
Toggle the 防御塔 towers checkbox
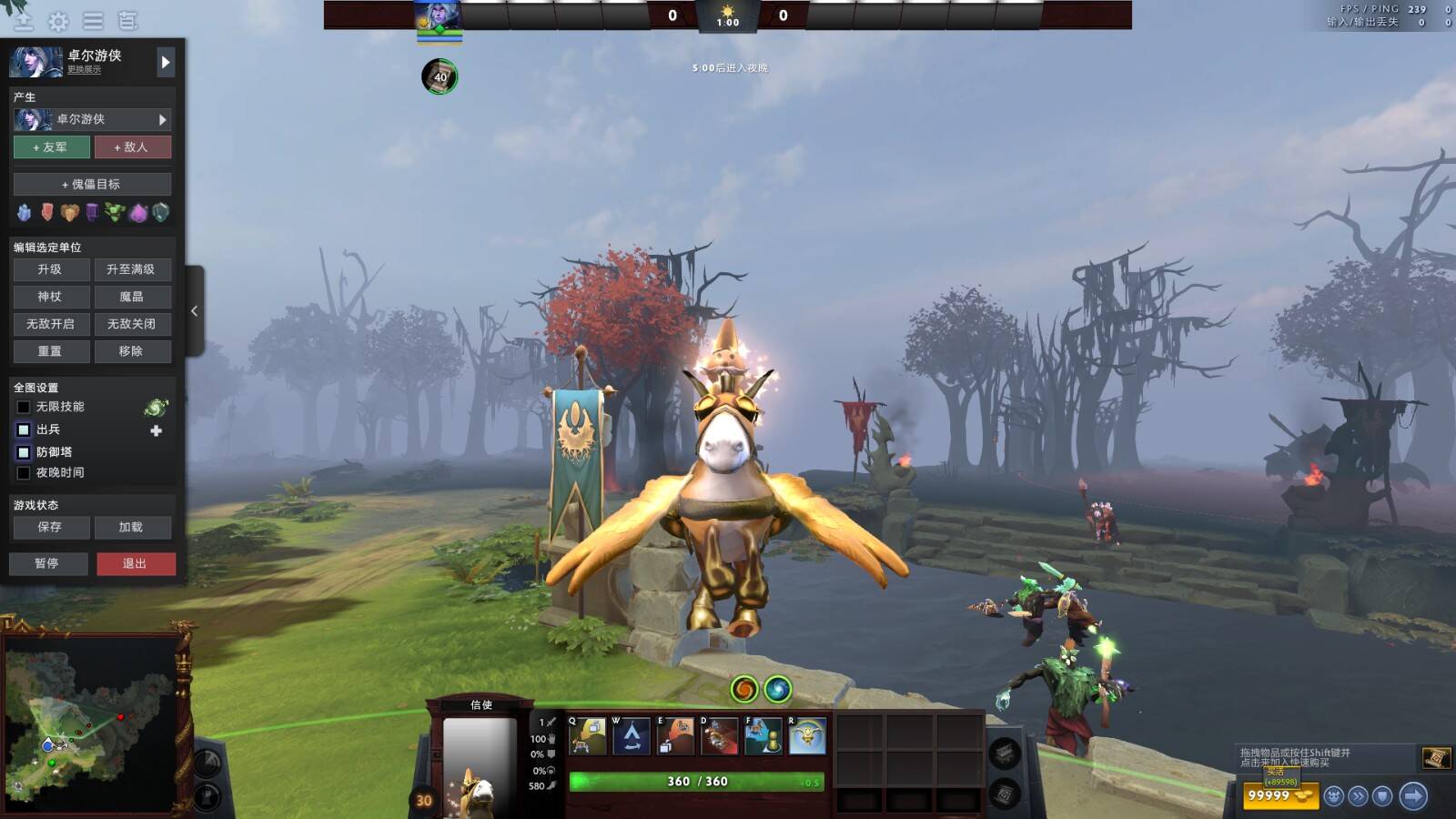click(x=24, y=452)
